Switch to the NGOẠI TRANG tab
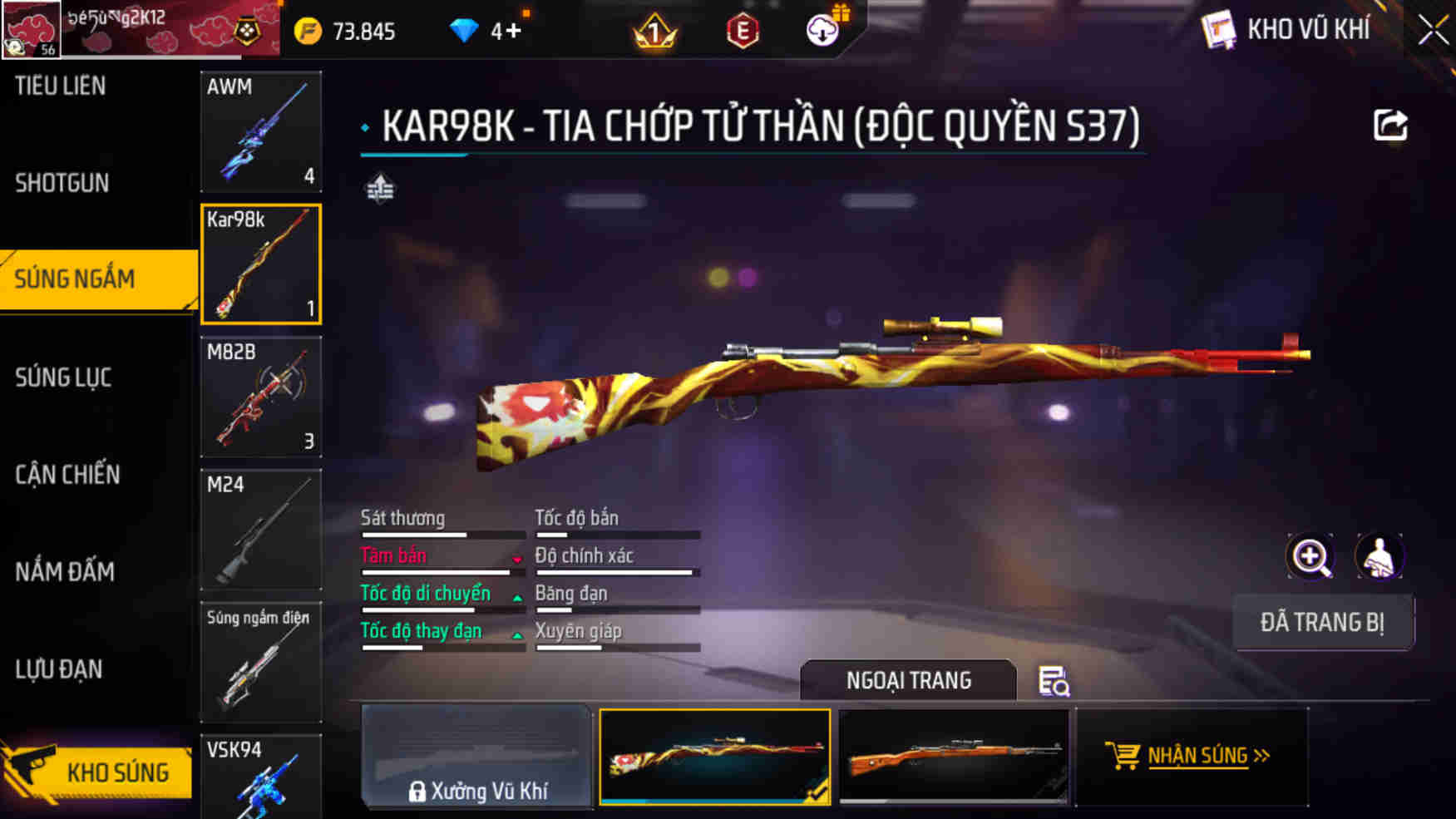 908,680
